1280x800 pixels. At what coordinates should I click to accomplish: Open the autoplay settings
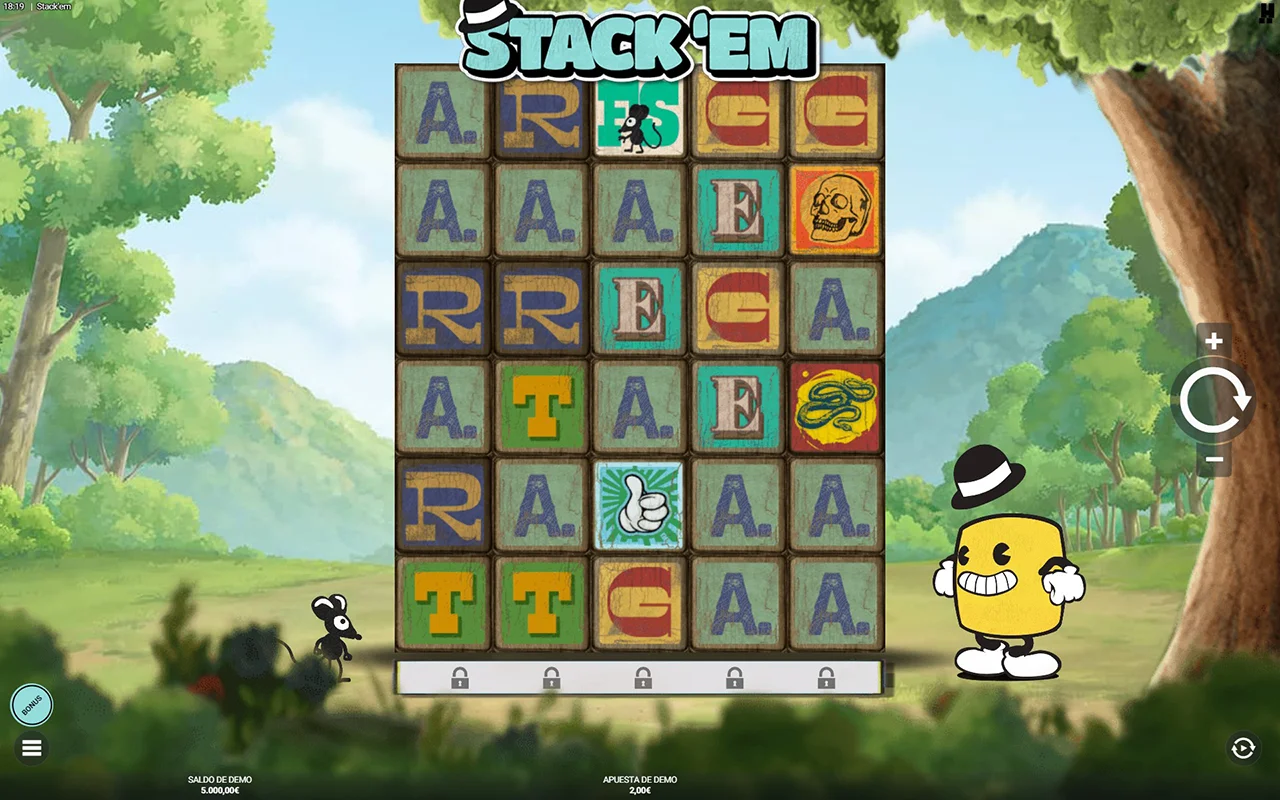coord(1243,748)
